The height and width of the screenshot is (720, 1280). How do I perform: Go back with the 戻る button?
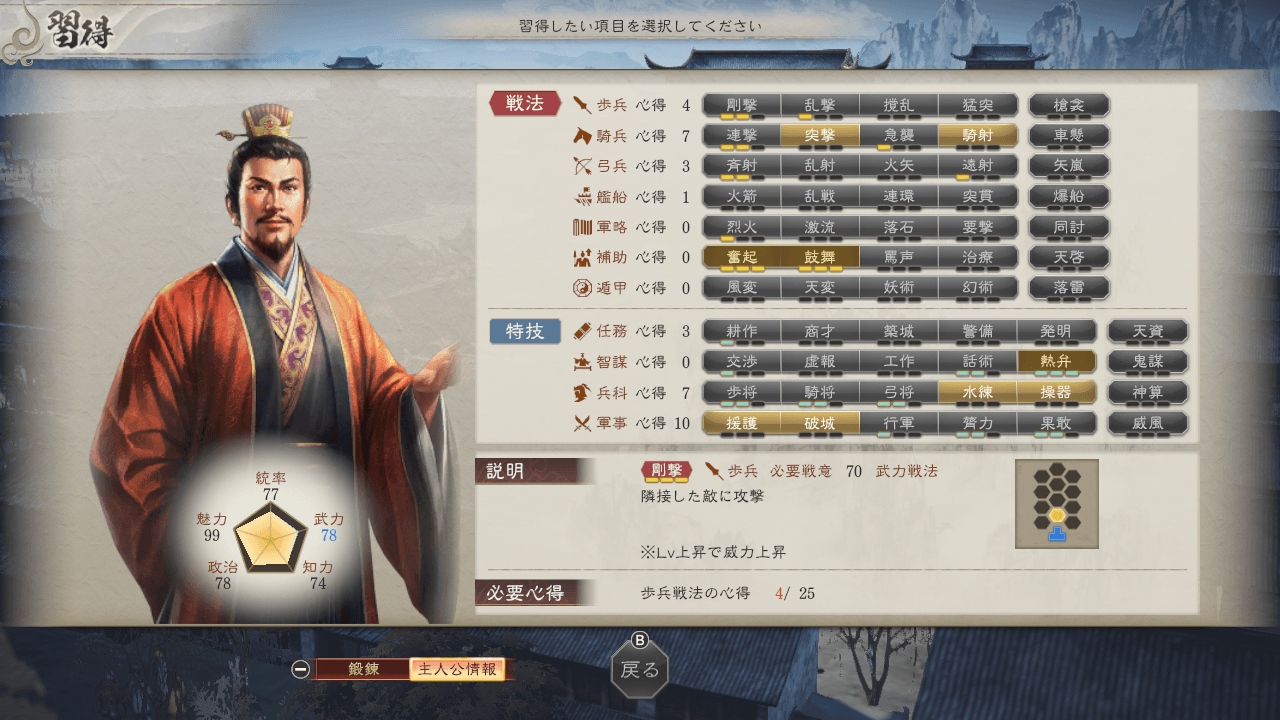[640, 669]
